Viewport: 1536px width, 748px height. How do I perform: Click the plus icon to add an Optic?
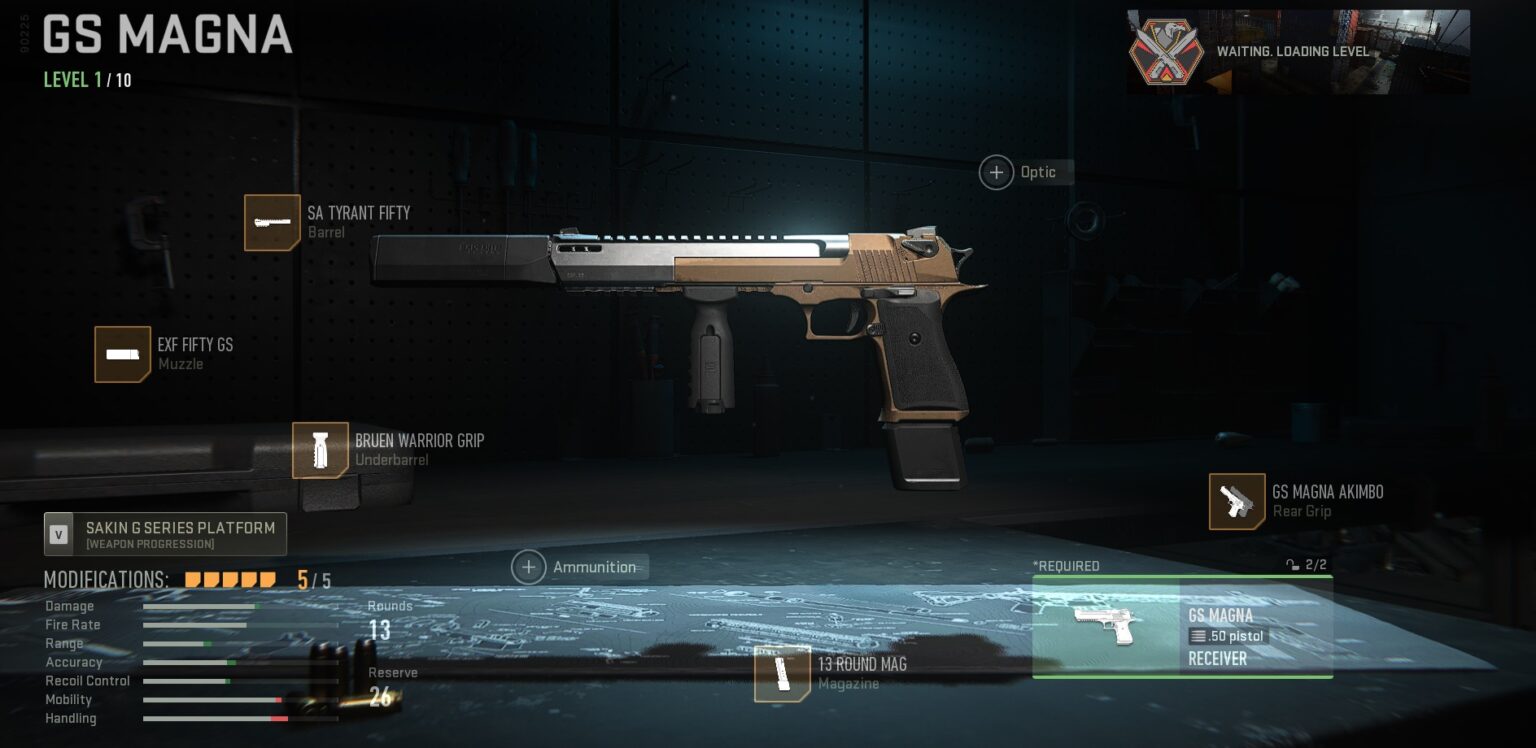(x=996, y=172)
